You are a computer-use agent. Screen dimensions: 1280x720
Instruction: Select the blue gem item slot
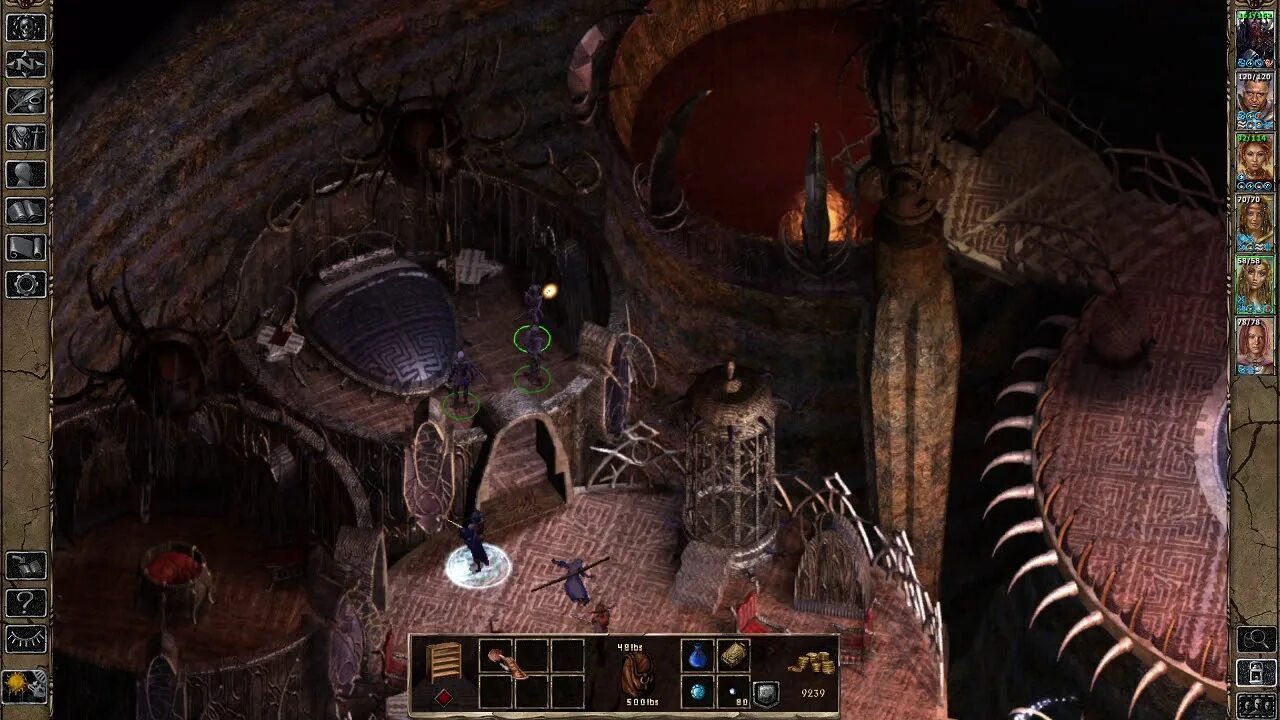697,692
